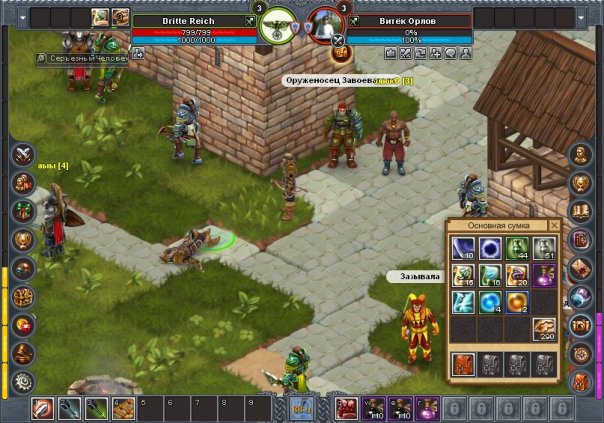Open the gear settings icon on left sidebar

[x=23, y=381]
